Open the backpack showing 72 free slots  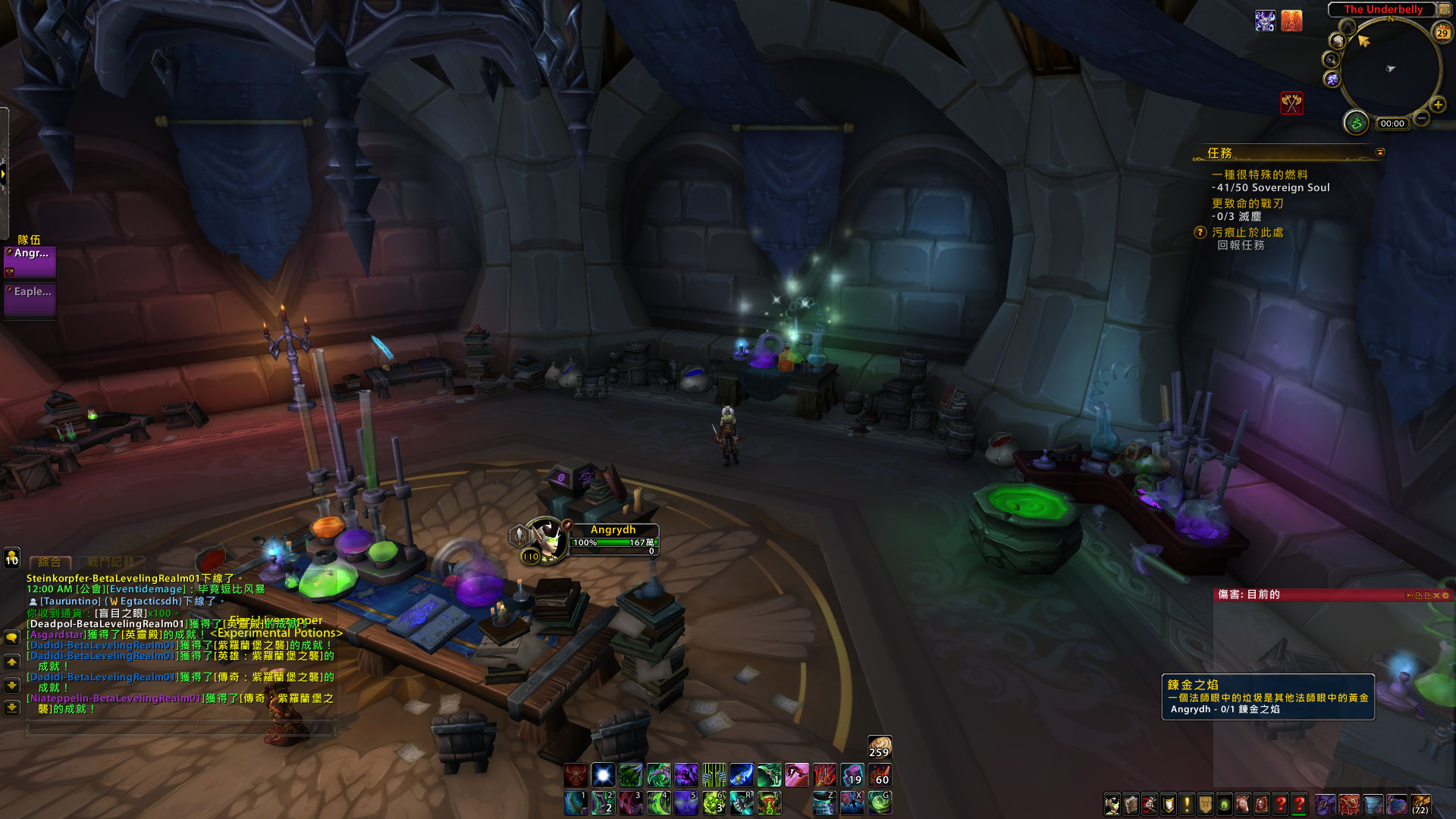pos(1420,804)
